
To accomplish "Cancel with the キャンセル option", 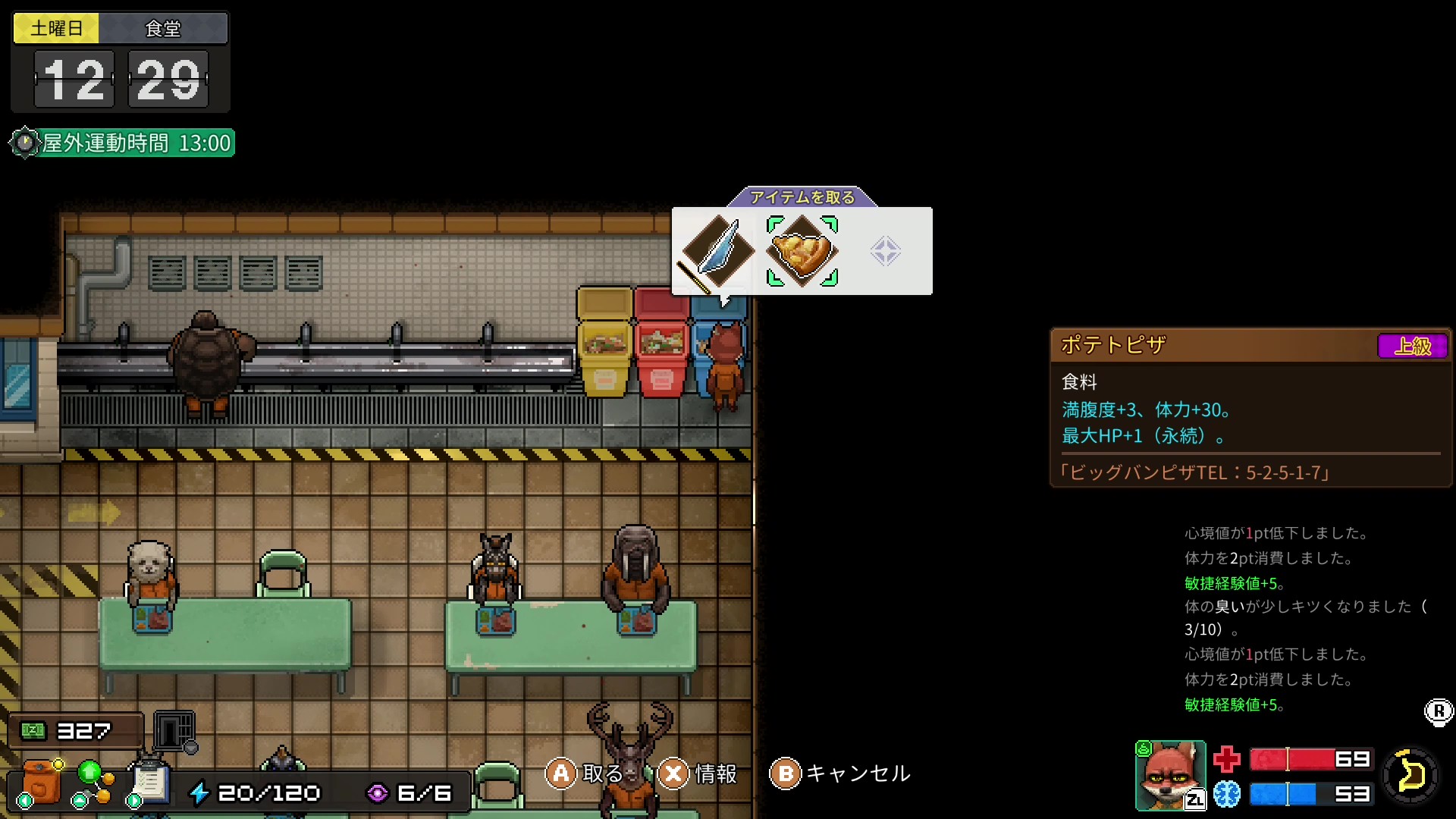I will point(840,773).
